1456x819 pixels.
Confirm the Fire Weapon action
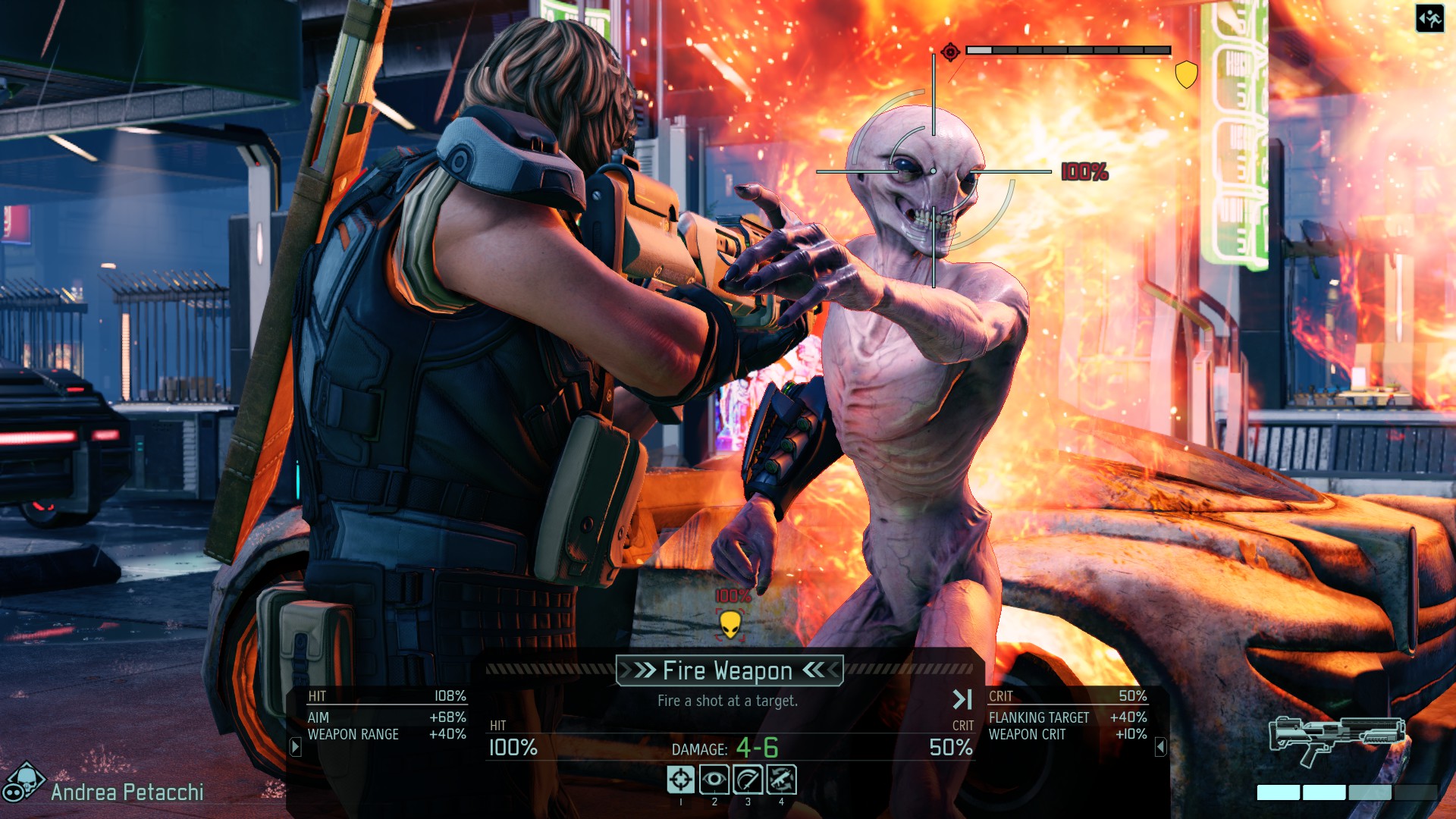728,670
